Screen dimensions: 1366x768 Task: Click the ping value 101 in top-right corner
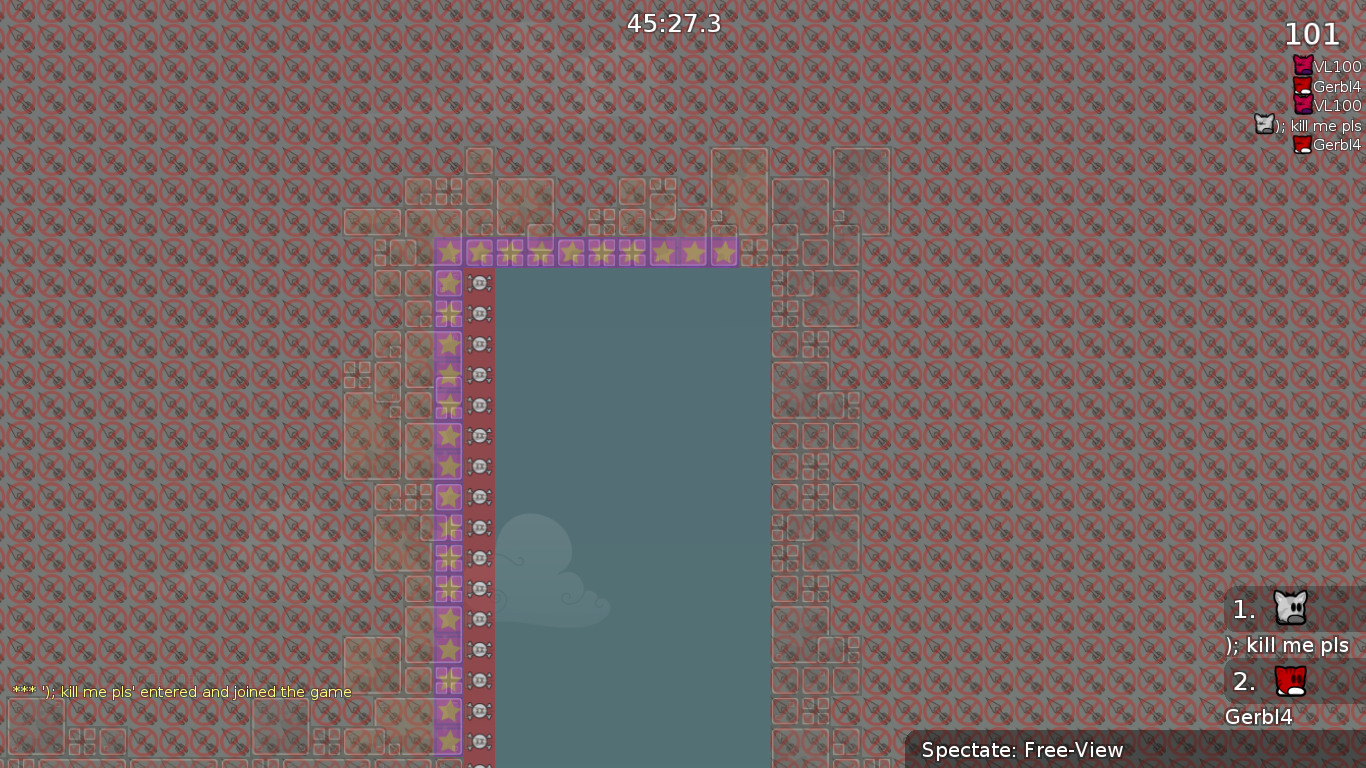coord(1311,34)
